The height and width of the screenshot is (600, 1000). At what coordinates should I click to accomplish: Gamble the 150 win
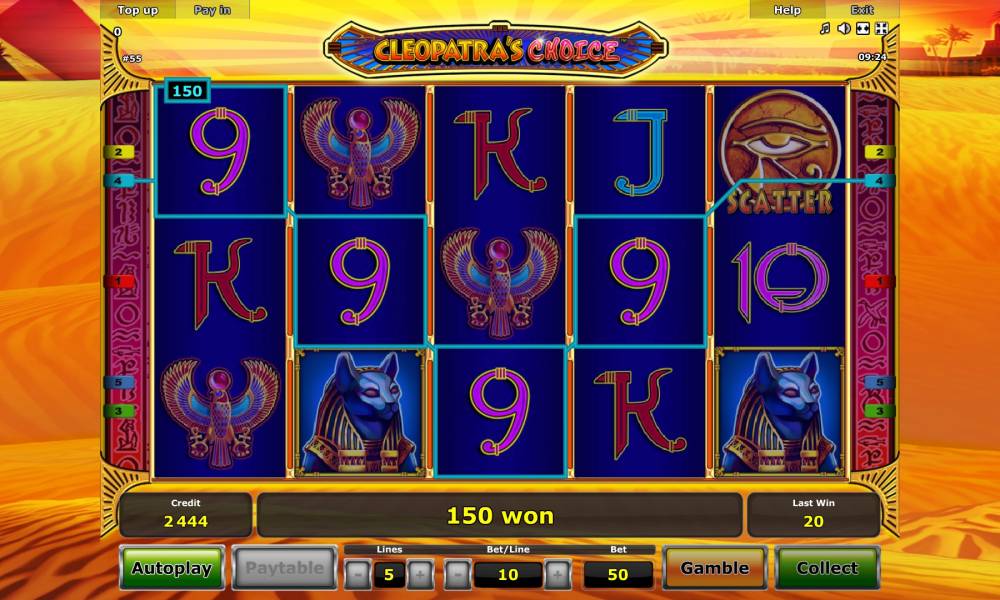714,568
